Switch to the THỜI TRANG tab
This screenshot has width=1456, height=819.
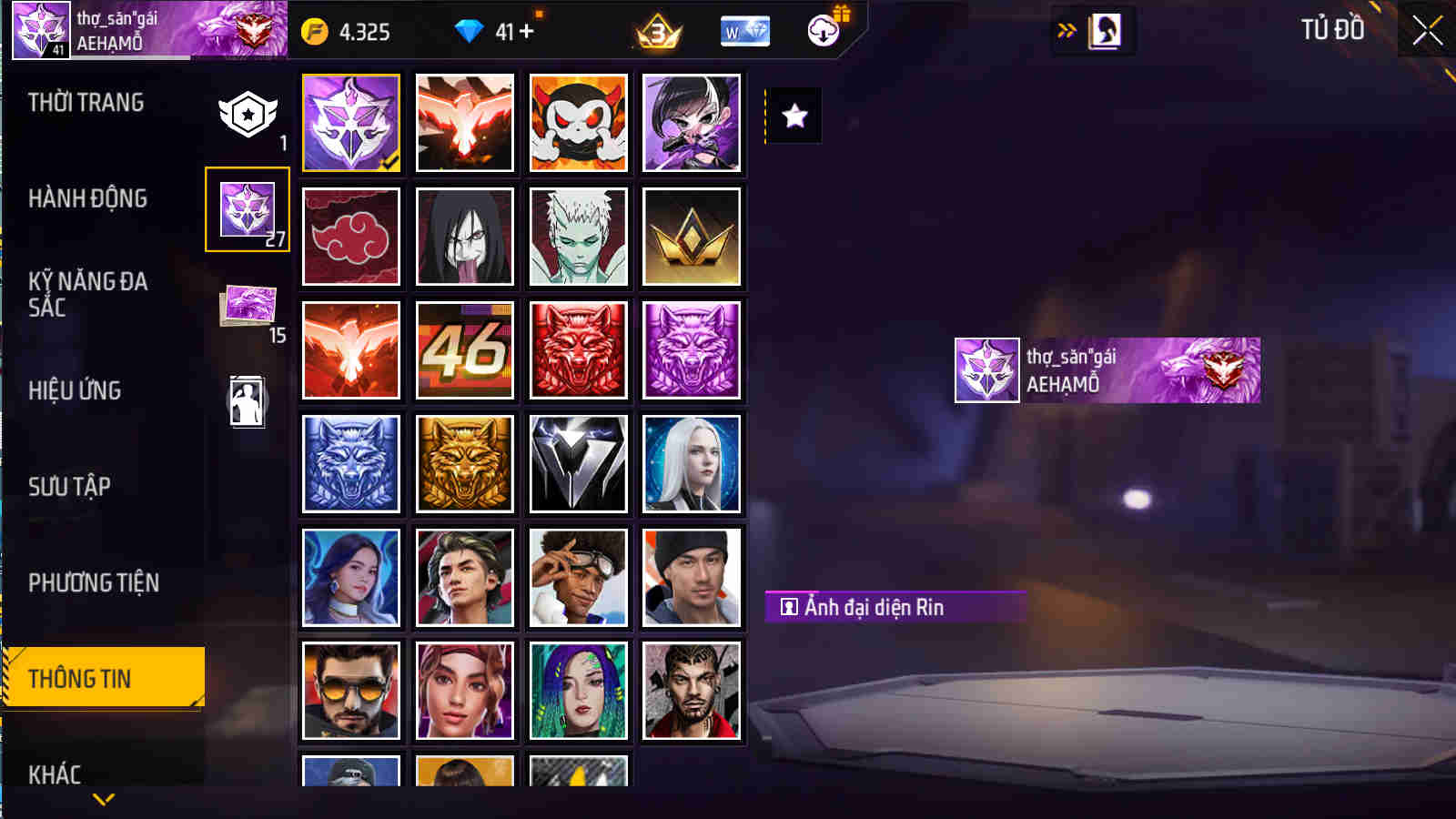87,103
